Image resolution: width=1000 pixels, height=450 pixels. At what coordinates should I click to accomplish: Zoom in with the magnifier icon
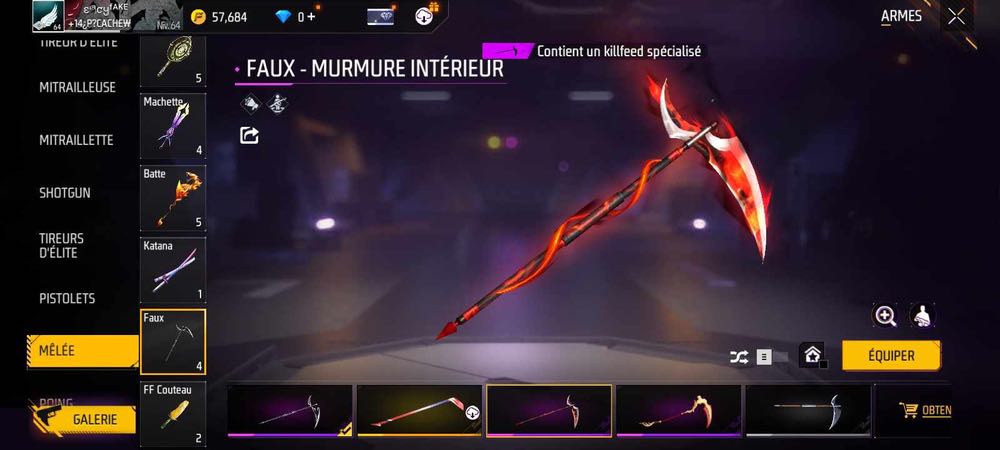(x=885, y=316)
